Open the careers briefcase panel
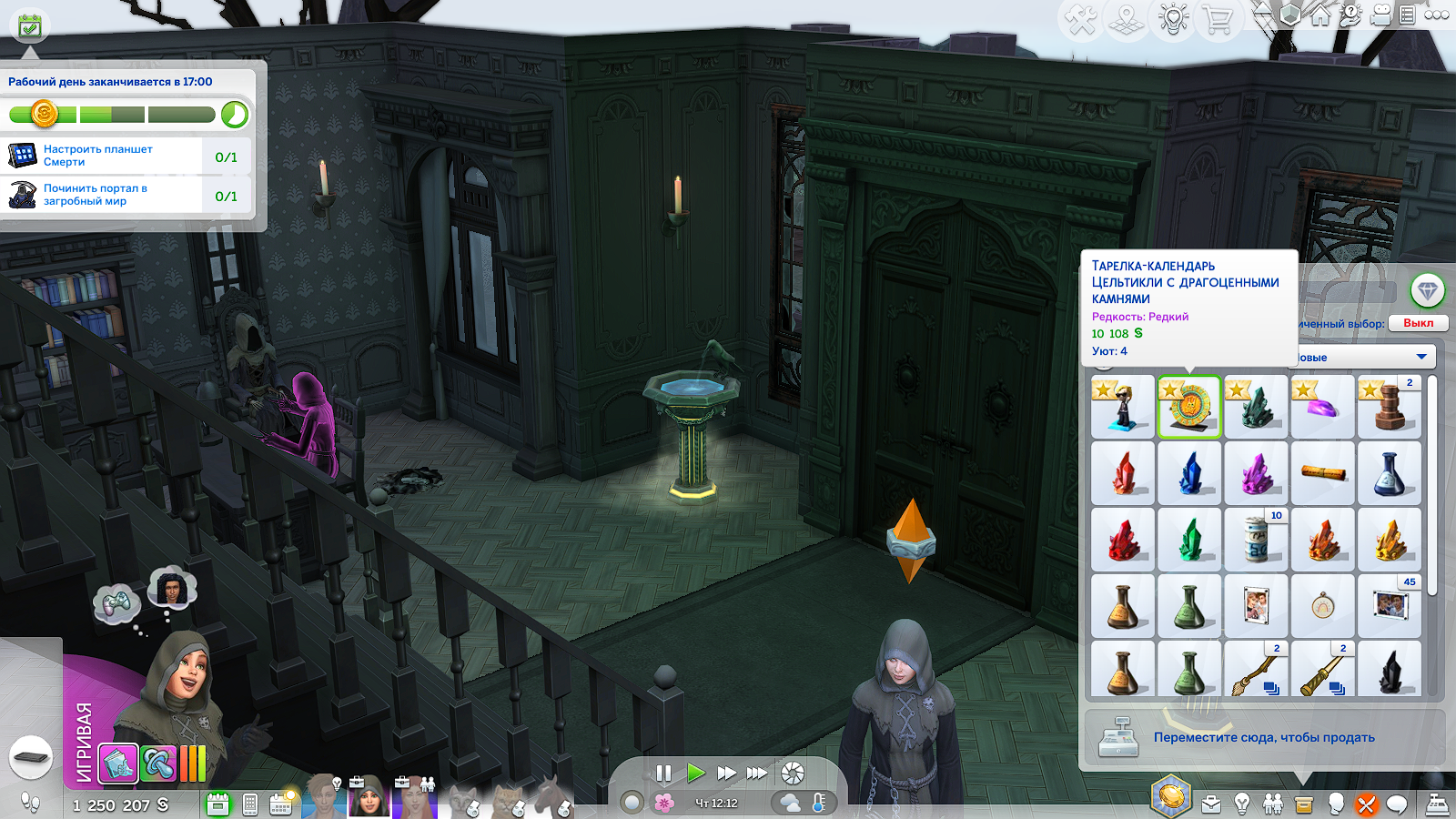This screenshot has height=819, width=1456. pos(1211,804)
